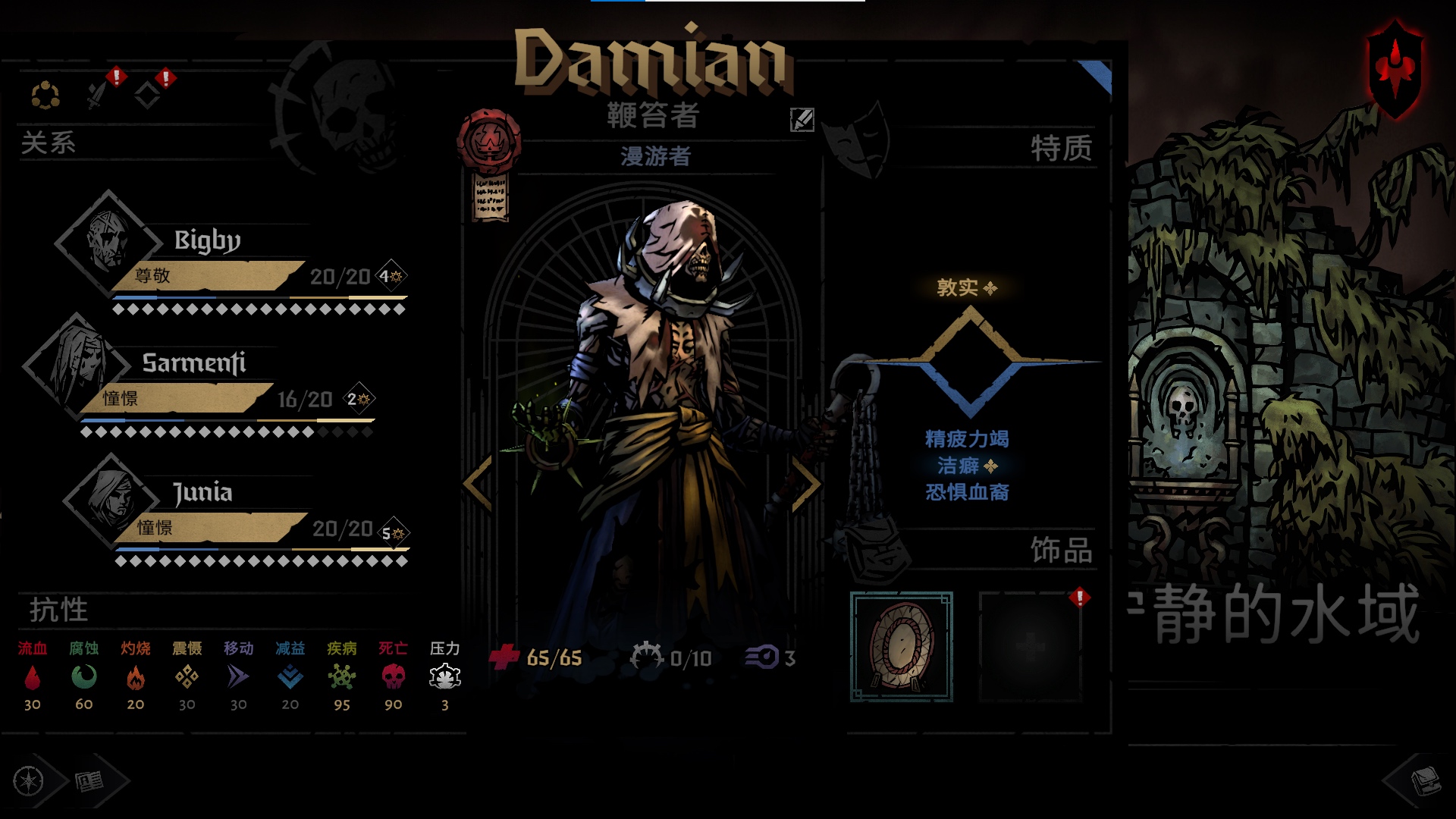Open the compass icon at bottom left
1456x819 pixels.
pyautogui.click(x=30, y=780)
